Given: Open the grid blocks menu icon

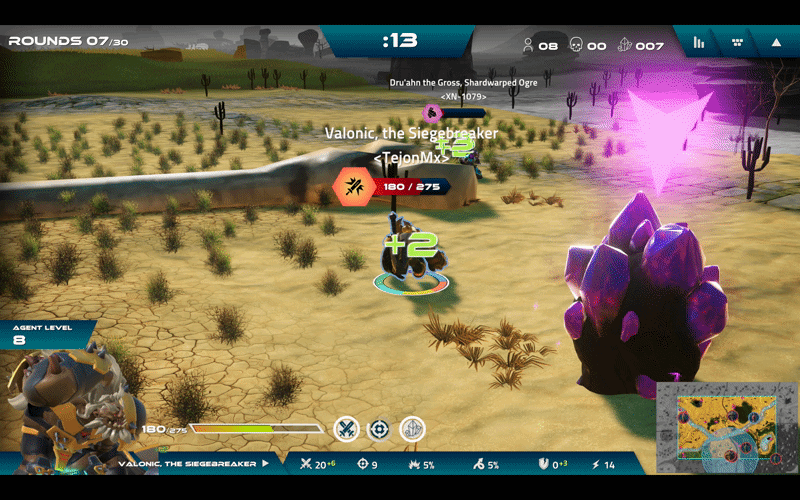Looking at the screenshot, I should click(x=738, y=43).
